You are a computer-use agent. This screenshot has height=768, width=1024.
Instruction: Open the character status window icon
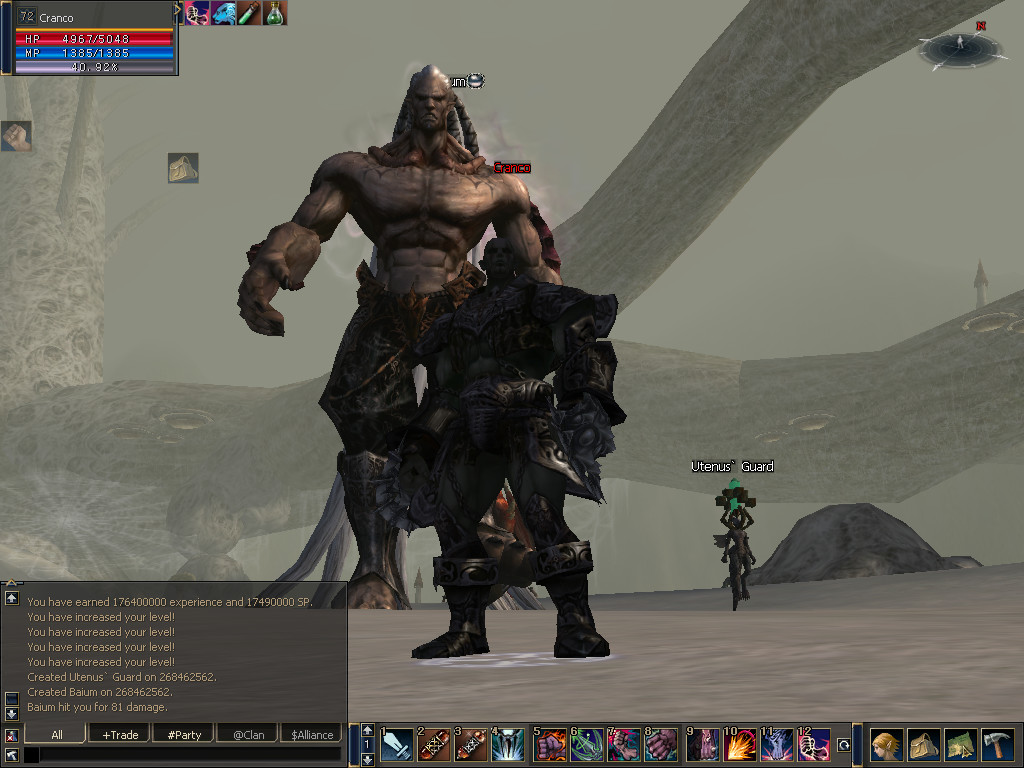885,745
